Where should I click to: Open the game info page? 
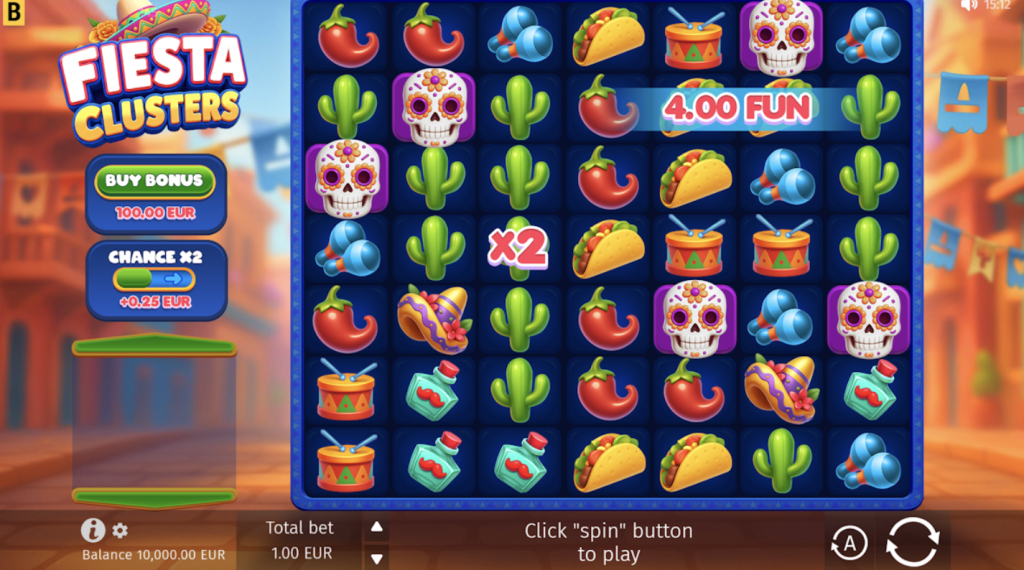(x=93, y=530)
